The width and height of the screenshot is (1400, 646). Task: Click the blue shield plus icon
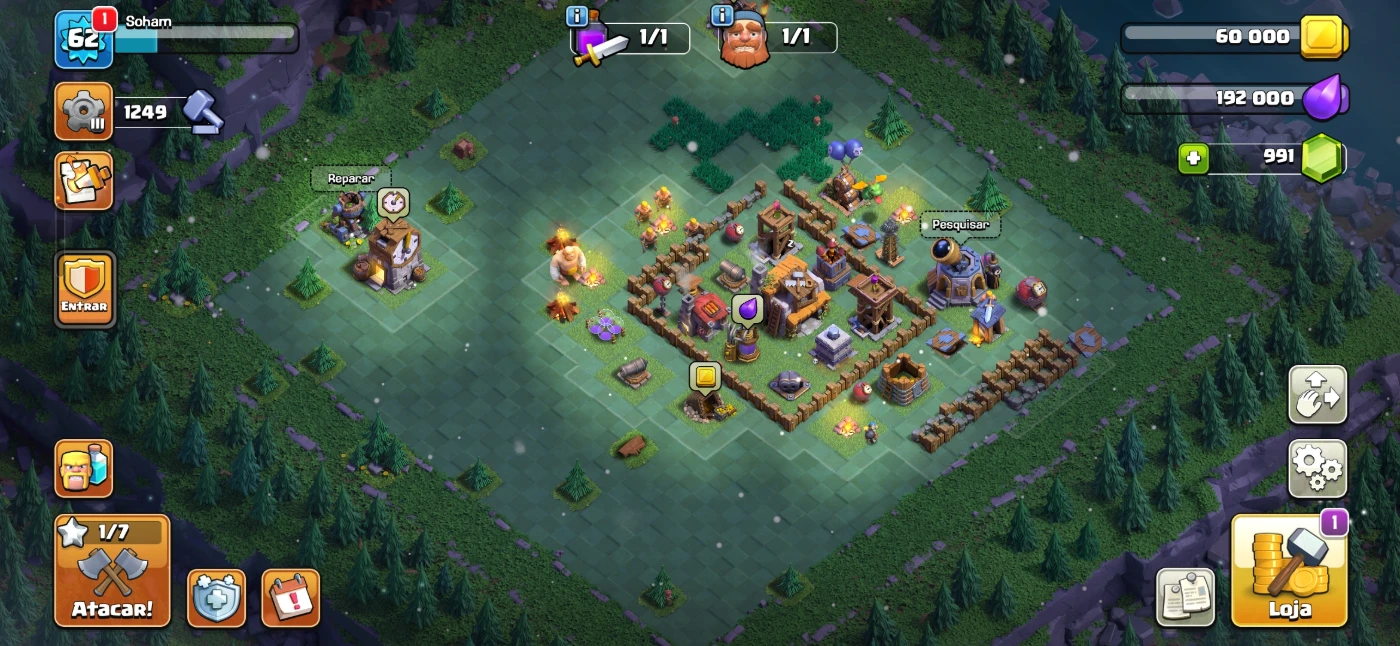(x=217, y=597)
